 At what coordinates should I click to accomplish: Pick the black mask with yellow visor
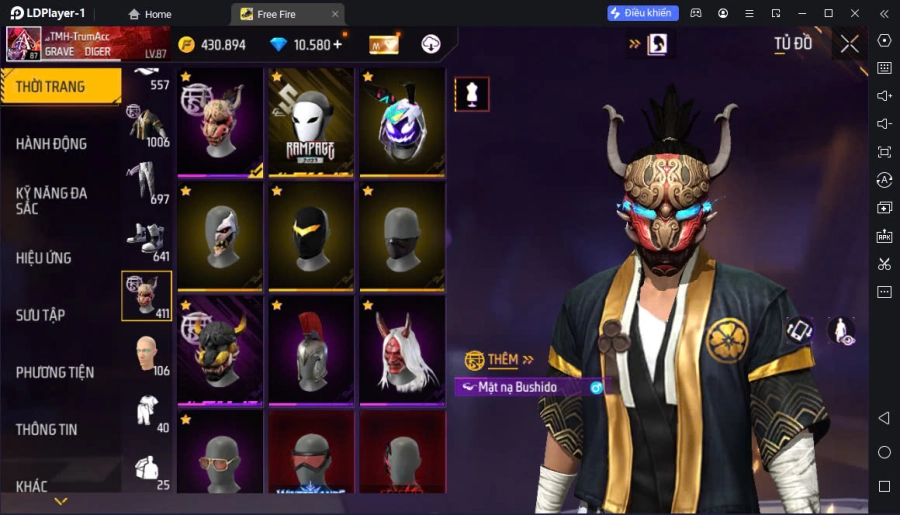312,236
